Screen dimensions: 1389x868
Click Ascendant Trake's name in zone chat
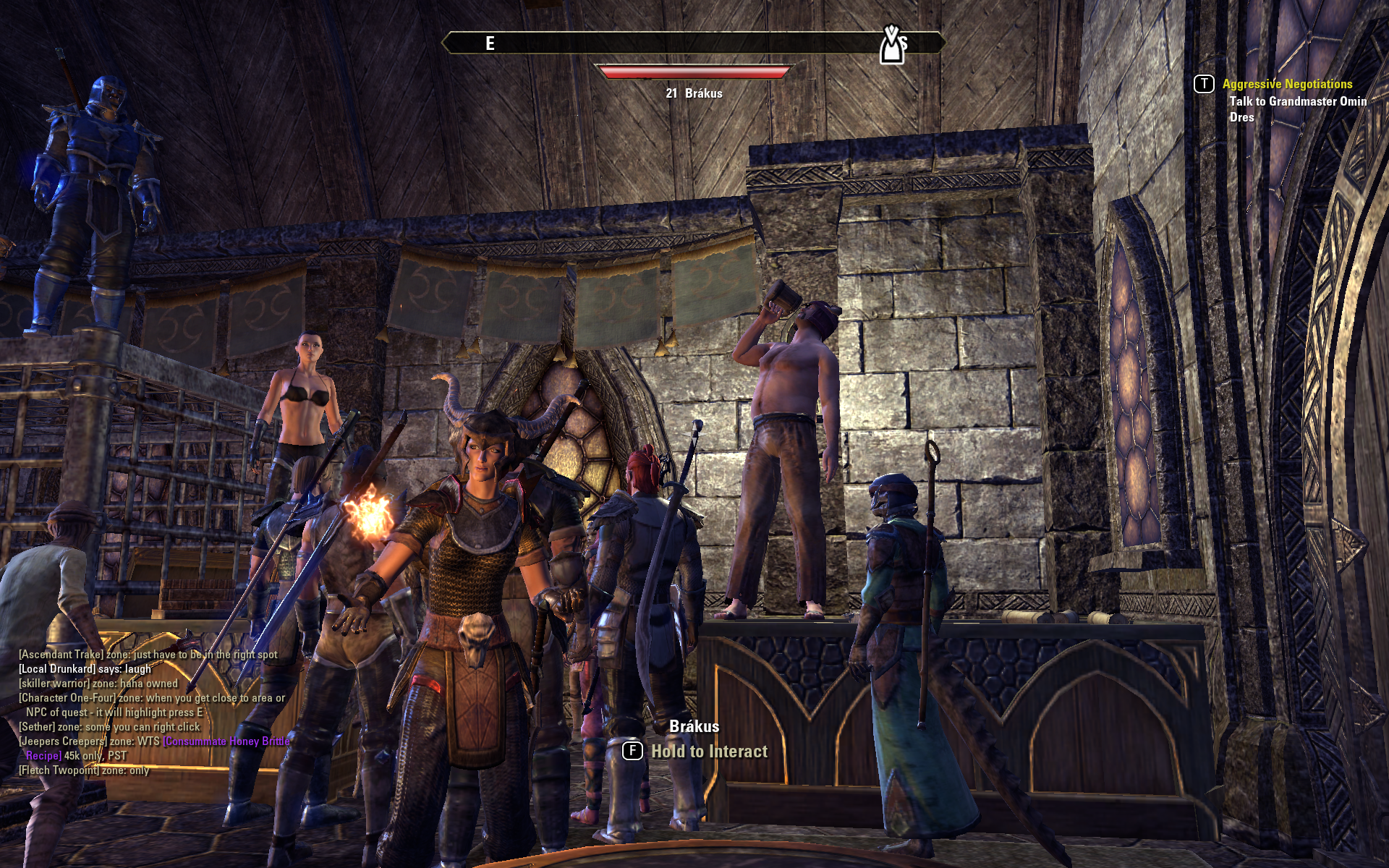pyautogui.click(x=61, y=655)
